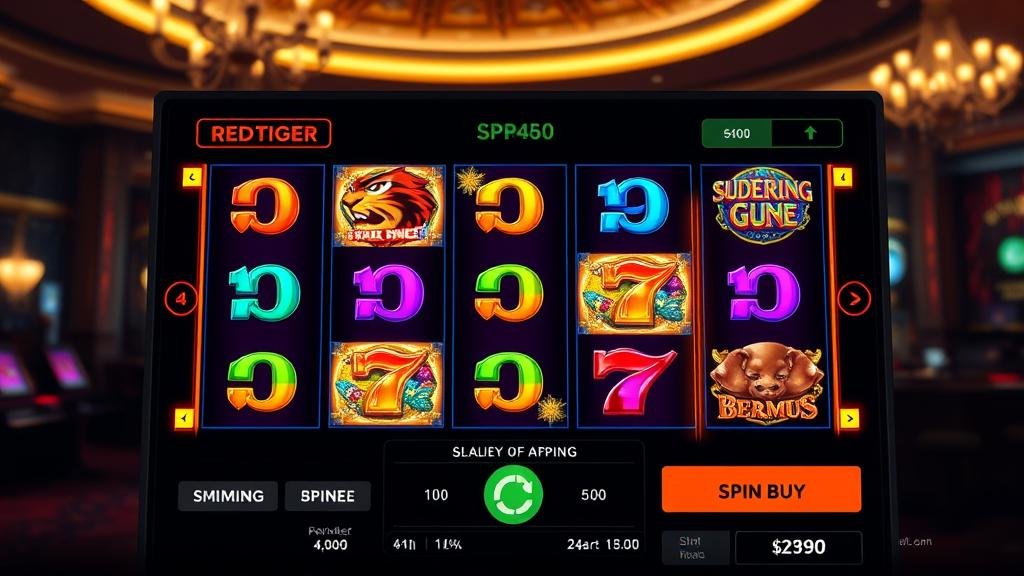Go to next reel page arrow
1024x576 pixels.
click(853, 298)
